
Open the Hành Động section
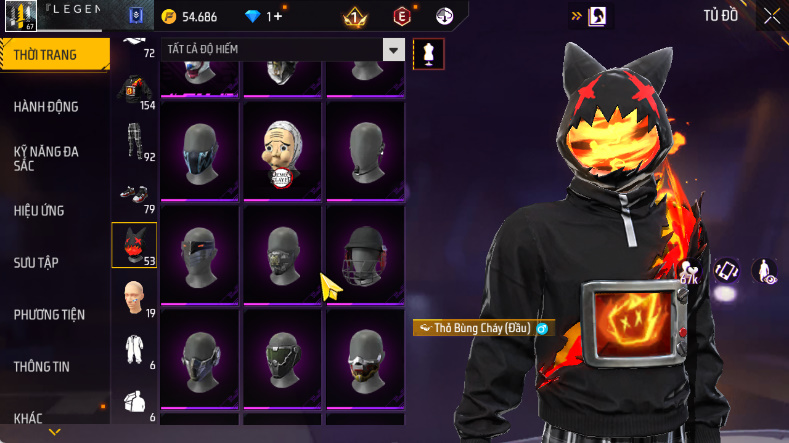click(x=46, y=107)
